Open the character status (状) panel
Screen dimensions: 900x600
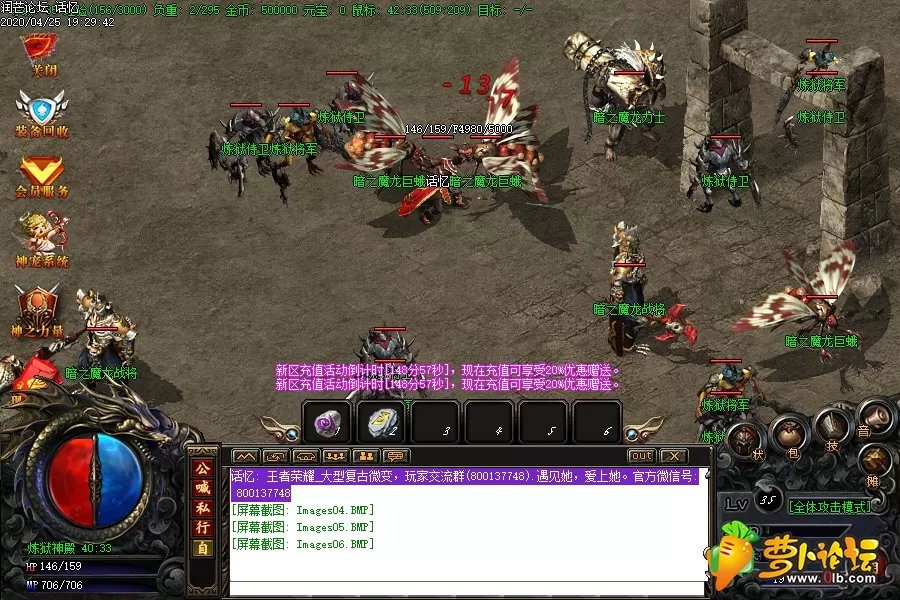click(745, 439)
